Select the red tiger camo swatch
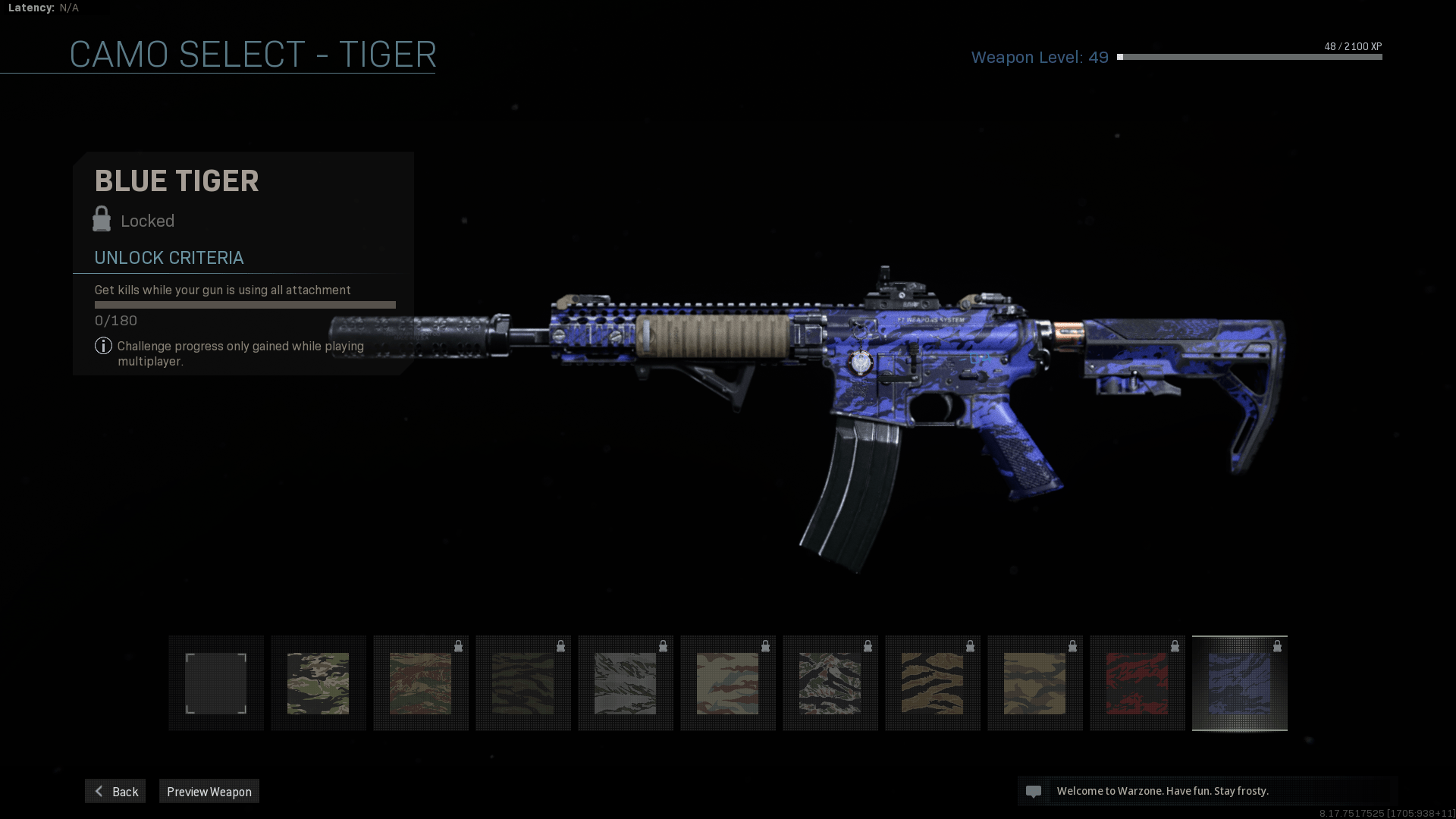 tap(1137, 683)
